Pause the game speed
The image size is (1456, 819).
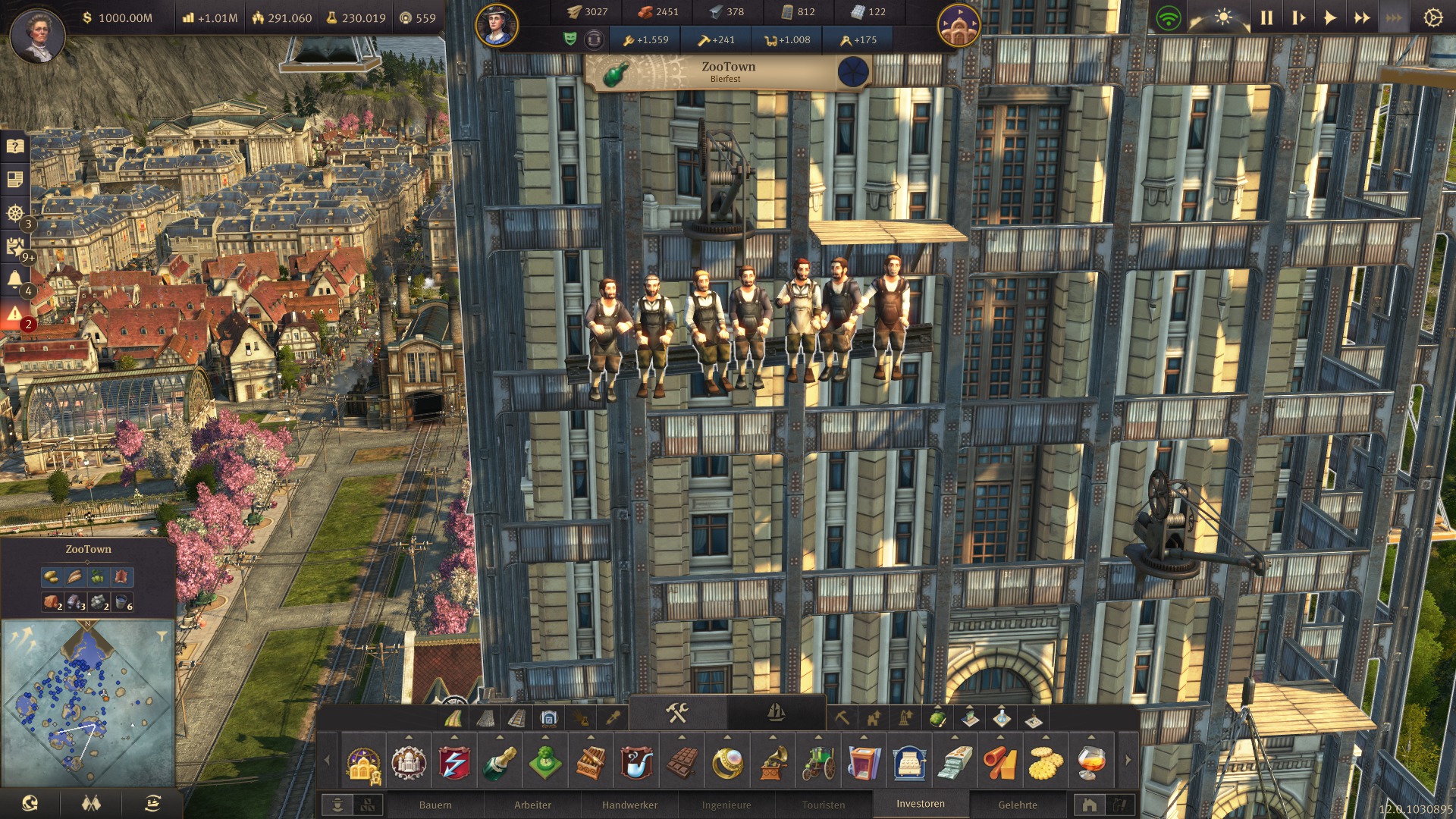point(1266,17)
